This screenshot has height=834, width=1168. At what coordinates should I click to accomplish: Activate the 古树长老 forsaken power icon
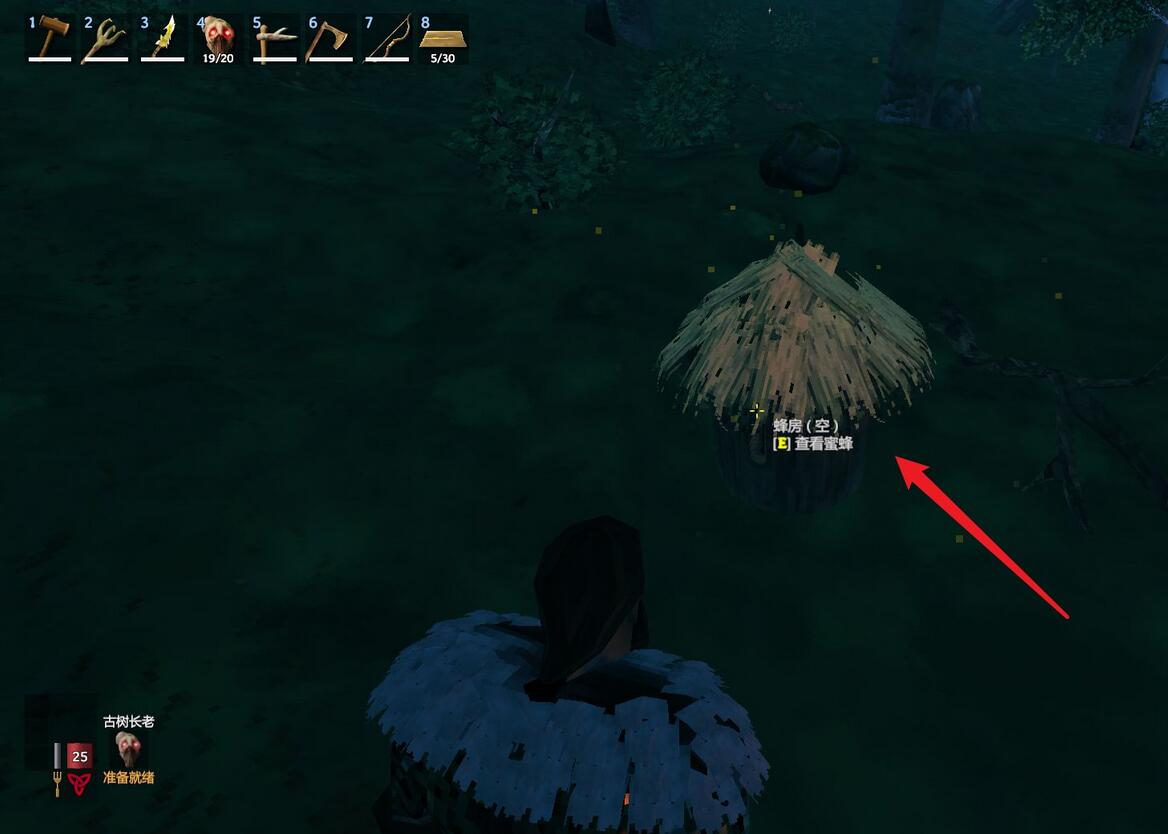(128, 749)
